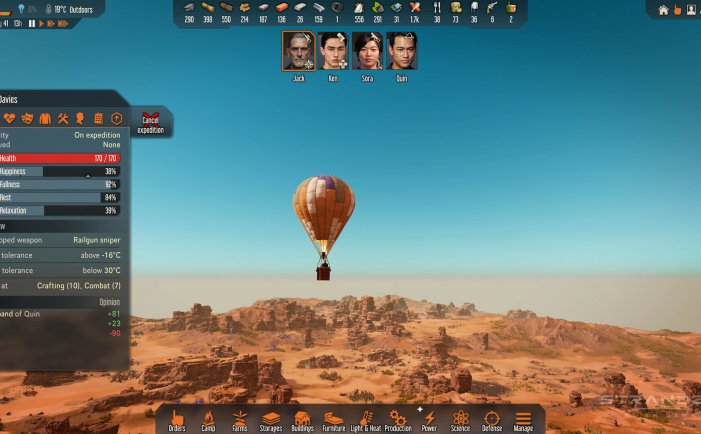
Task: Open the Furniture category
Action: tap(334, 419)
